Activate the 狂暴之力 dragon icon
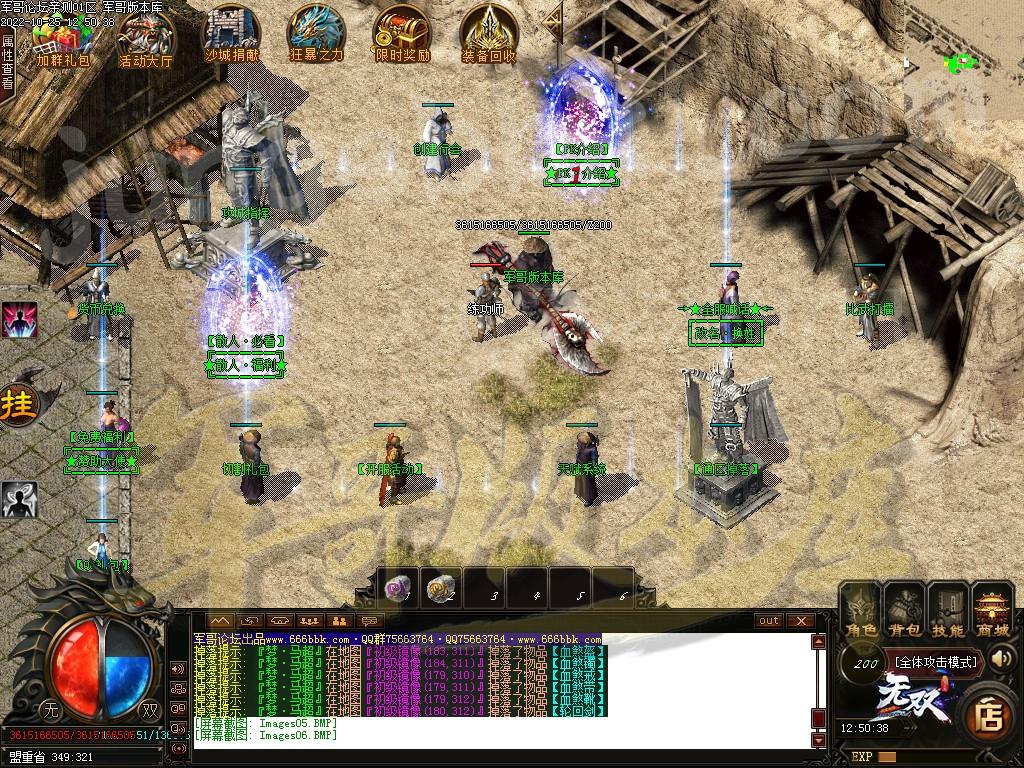This screenshot has width=1024, height=768. [316, 35]
